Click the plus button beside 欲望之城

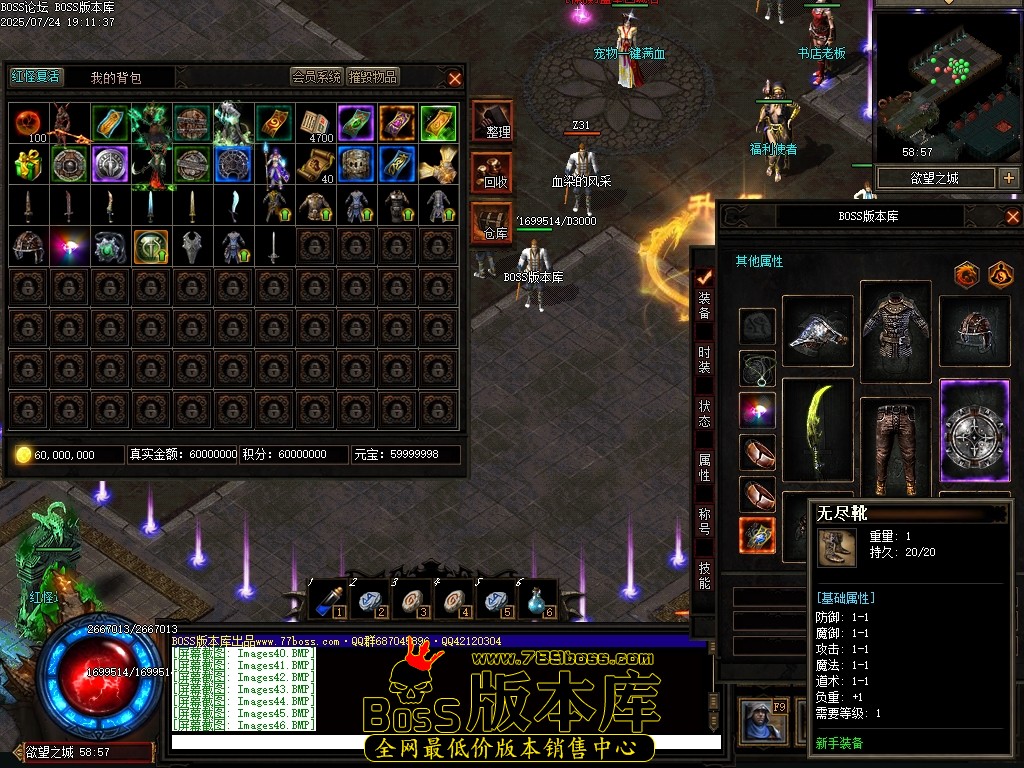[1008, 178]
